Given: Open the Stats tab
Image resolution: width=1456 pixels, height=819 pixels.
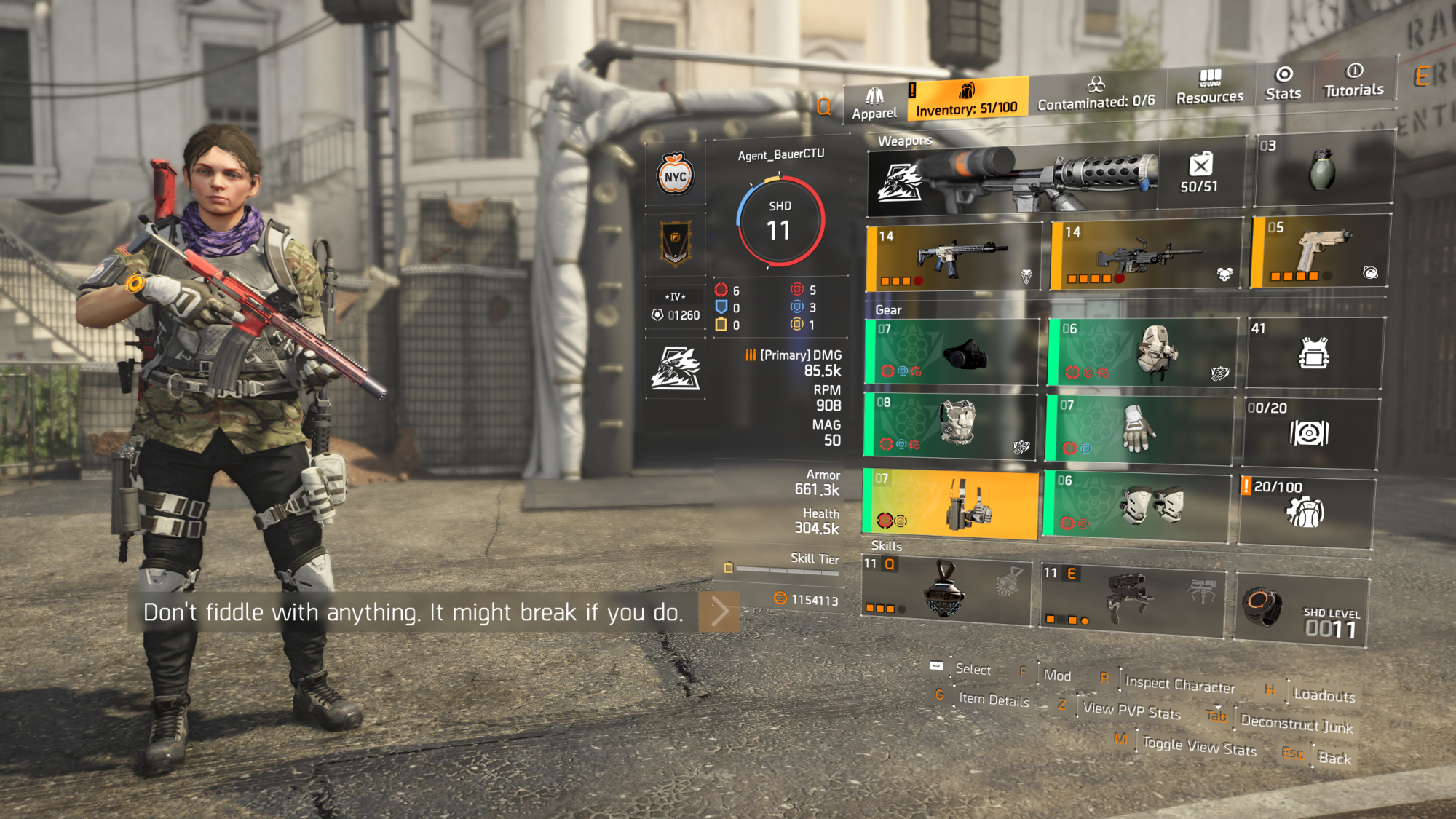Looking at the screenshot, I should [1283, 84].
